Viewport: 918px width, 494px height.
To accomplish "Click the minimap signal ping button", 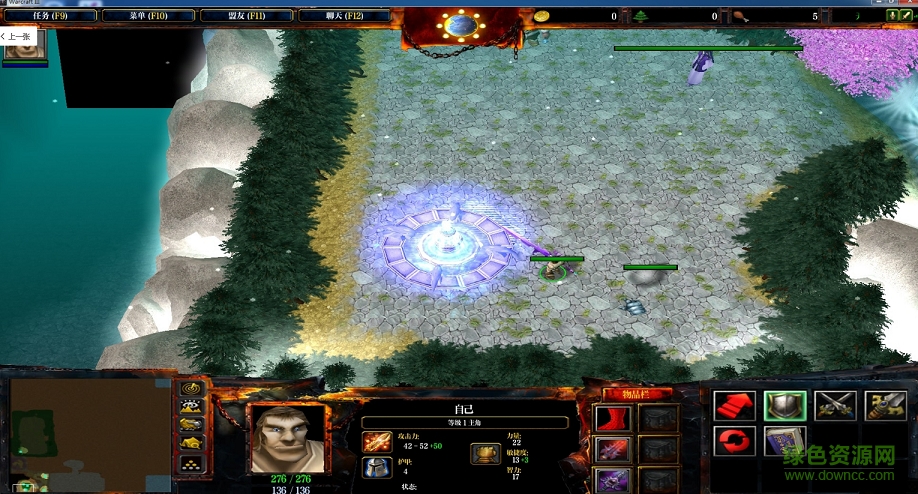I will click(x=192, y=388).
